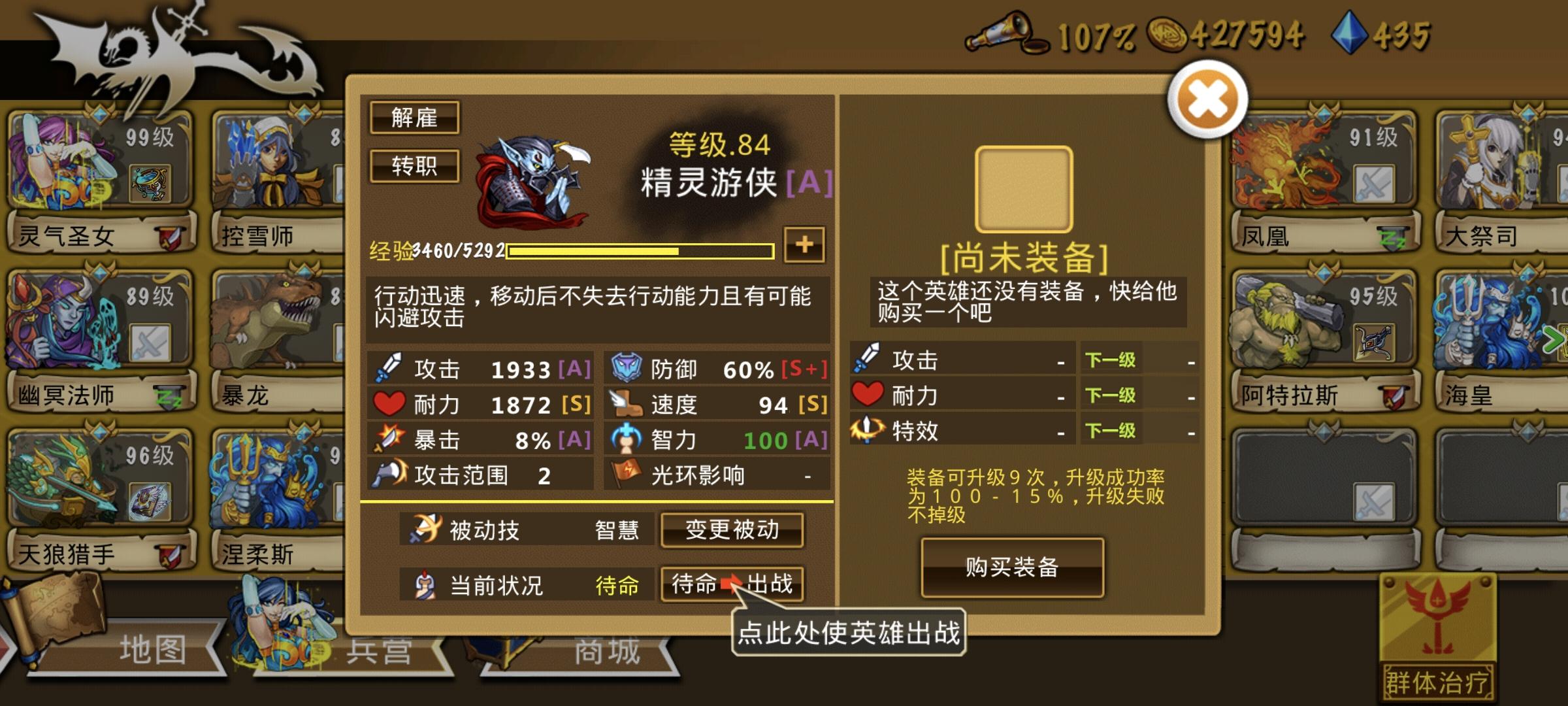Open 下一级 upgrade option for 攻击
The width and height of the screenshot is (1568, 706).
coord(1109,360)
